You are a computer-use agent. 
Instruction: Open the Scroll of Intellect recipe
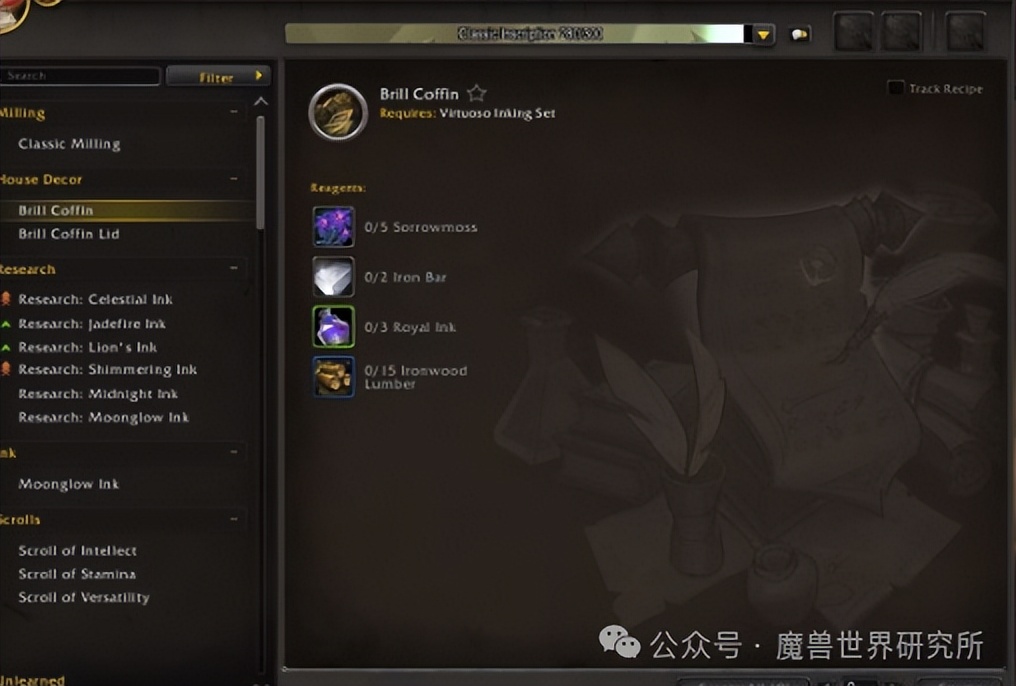point(77,551)
